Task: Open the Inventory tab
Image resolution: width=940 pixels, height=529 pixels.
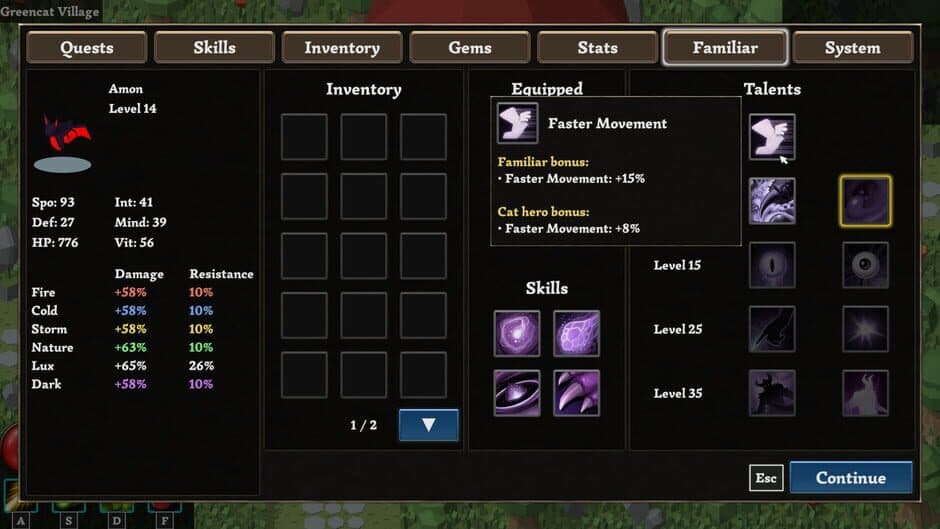Action: point(341,48)
